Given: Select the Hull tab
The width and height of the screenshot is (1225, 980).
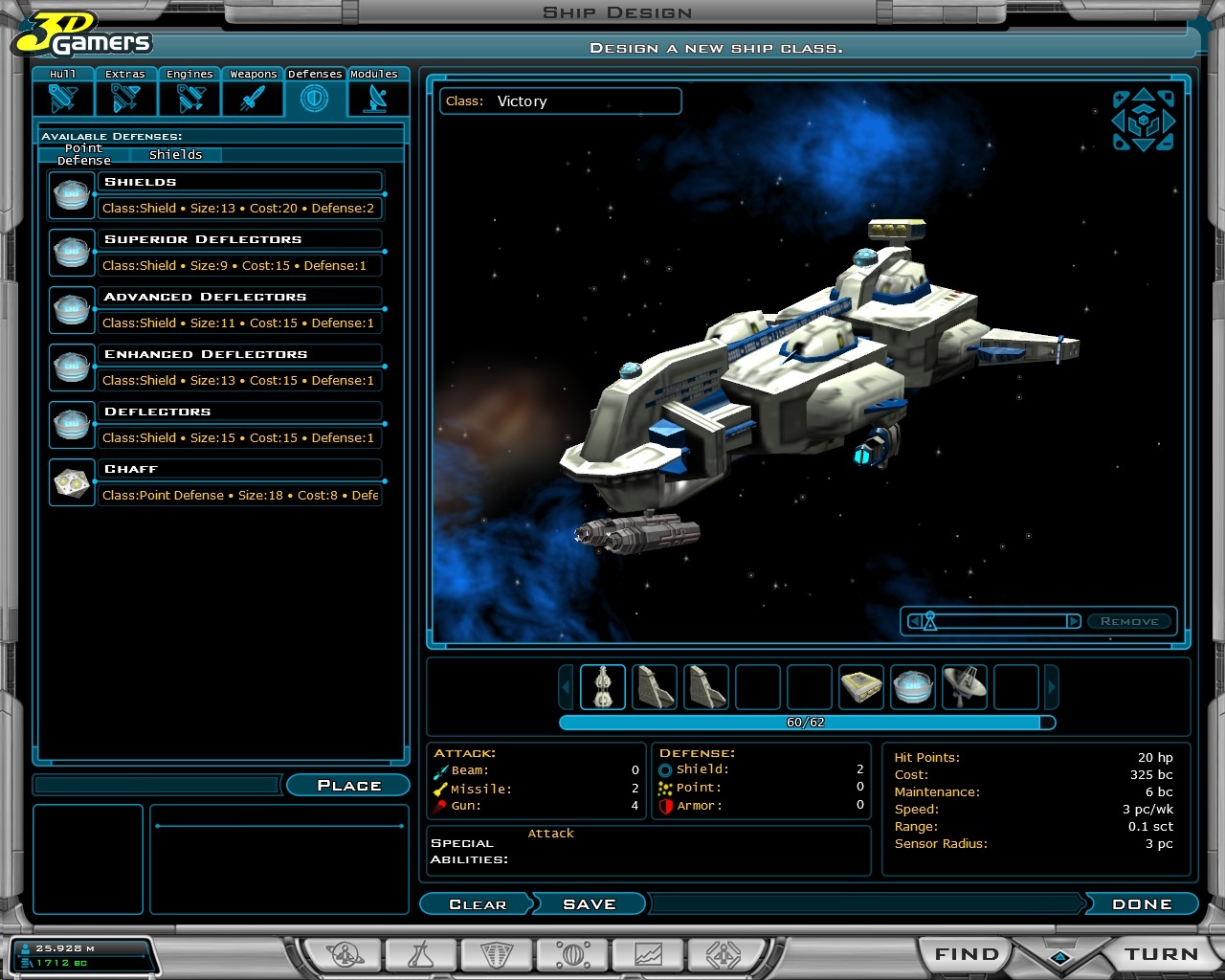Looking at the screenshot, I should (x=63, y=90).
